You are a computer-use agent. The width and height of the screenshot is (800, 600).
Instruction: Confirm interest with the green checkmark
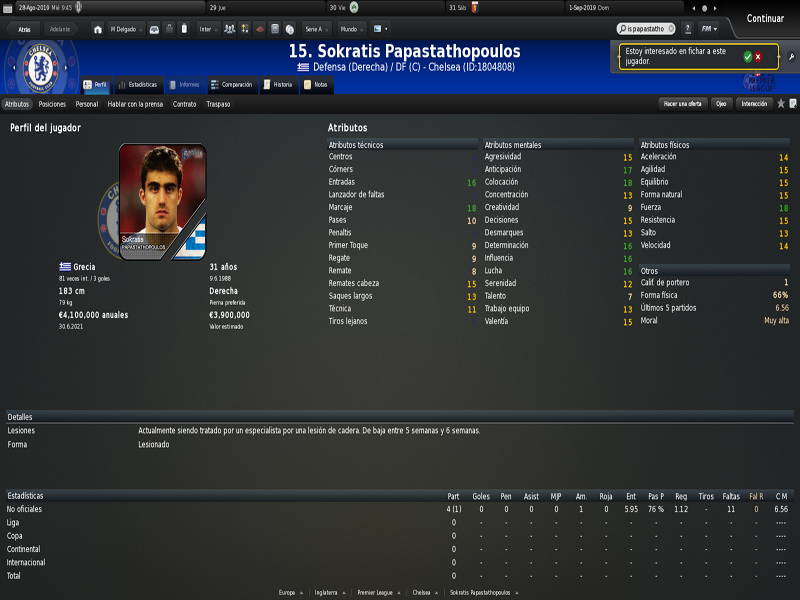(747, 56)
